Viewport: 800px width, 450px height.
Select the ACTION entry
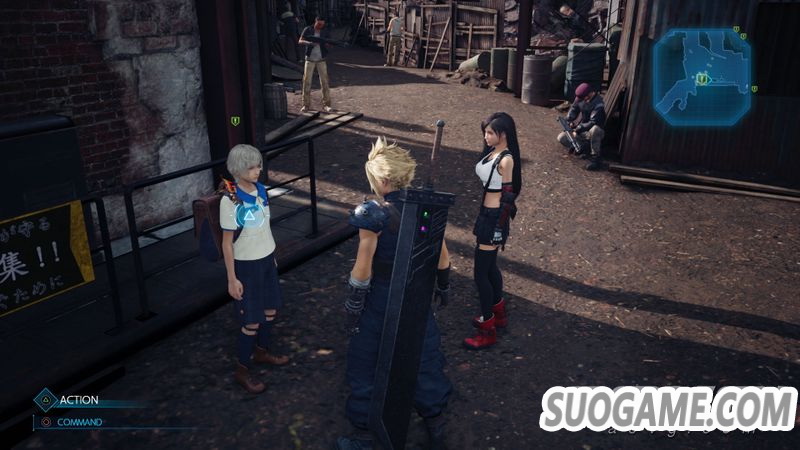pos(78,400)
